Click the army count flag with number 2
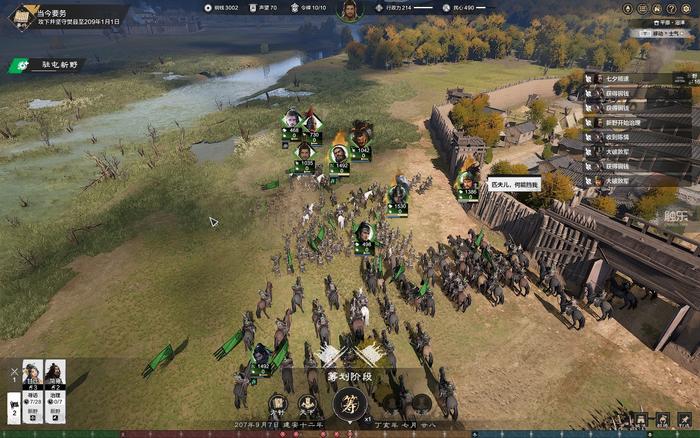This screenshot has width=700, height=438. tap(14, 405)
